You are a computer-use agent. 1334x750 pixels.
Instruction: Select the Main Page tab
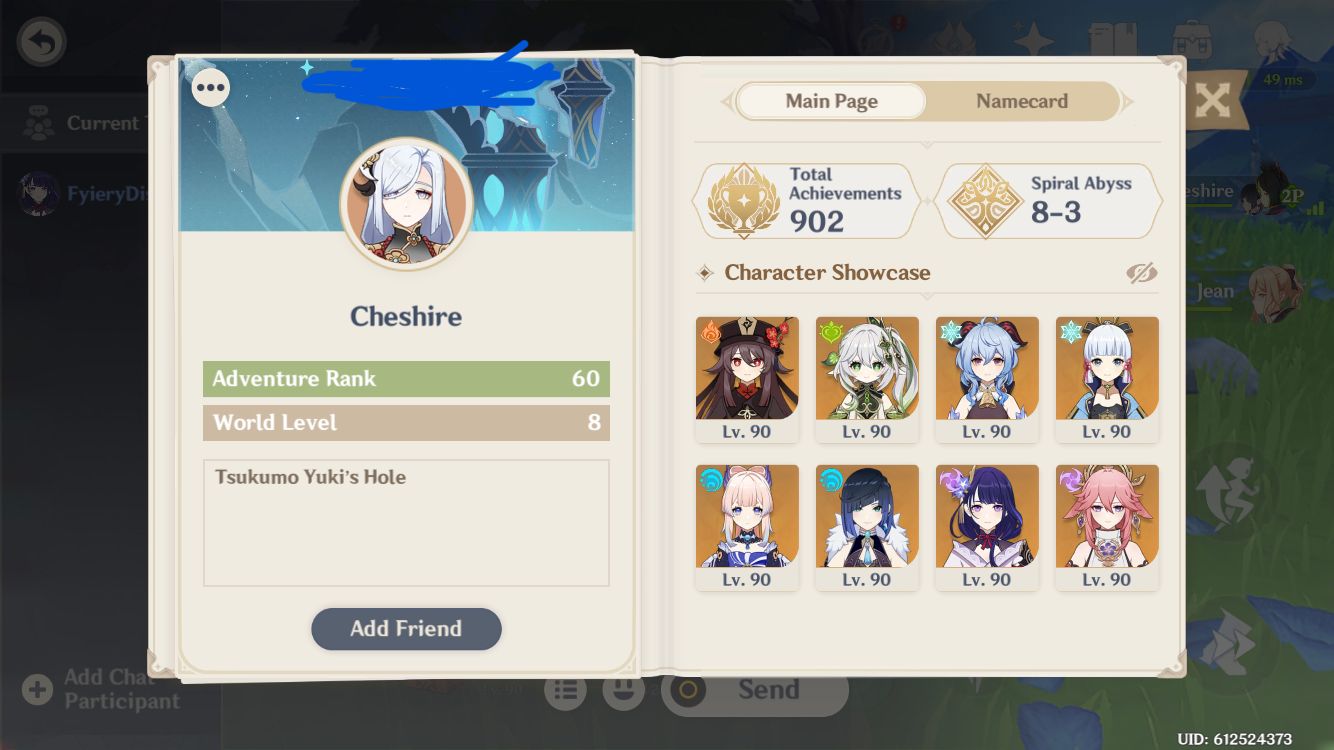point(831,101)
